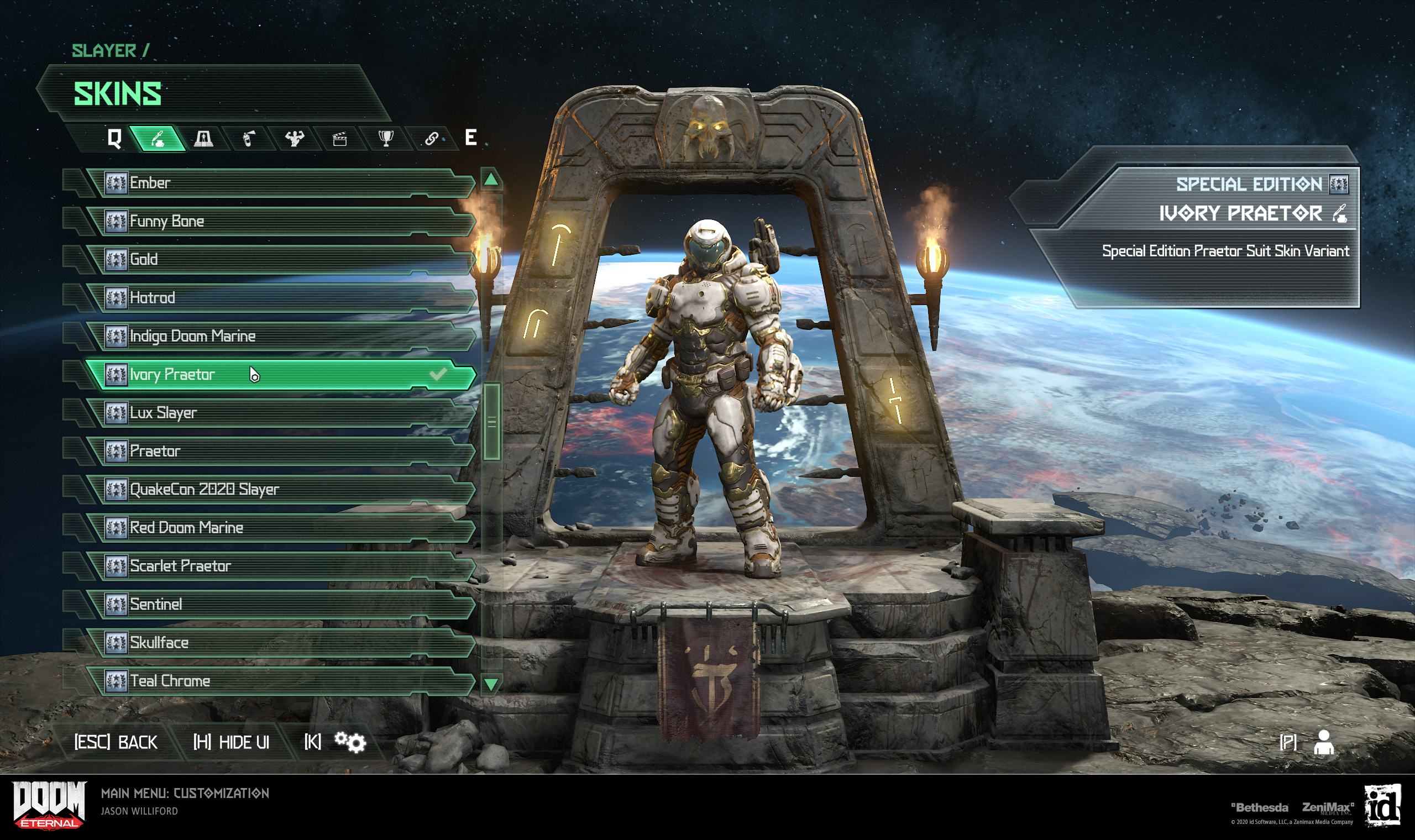Switch to the flexing muscle figure tab
The image size is (1415, 840).
pyautogui.click(x=294, y=138)
